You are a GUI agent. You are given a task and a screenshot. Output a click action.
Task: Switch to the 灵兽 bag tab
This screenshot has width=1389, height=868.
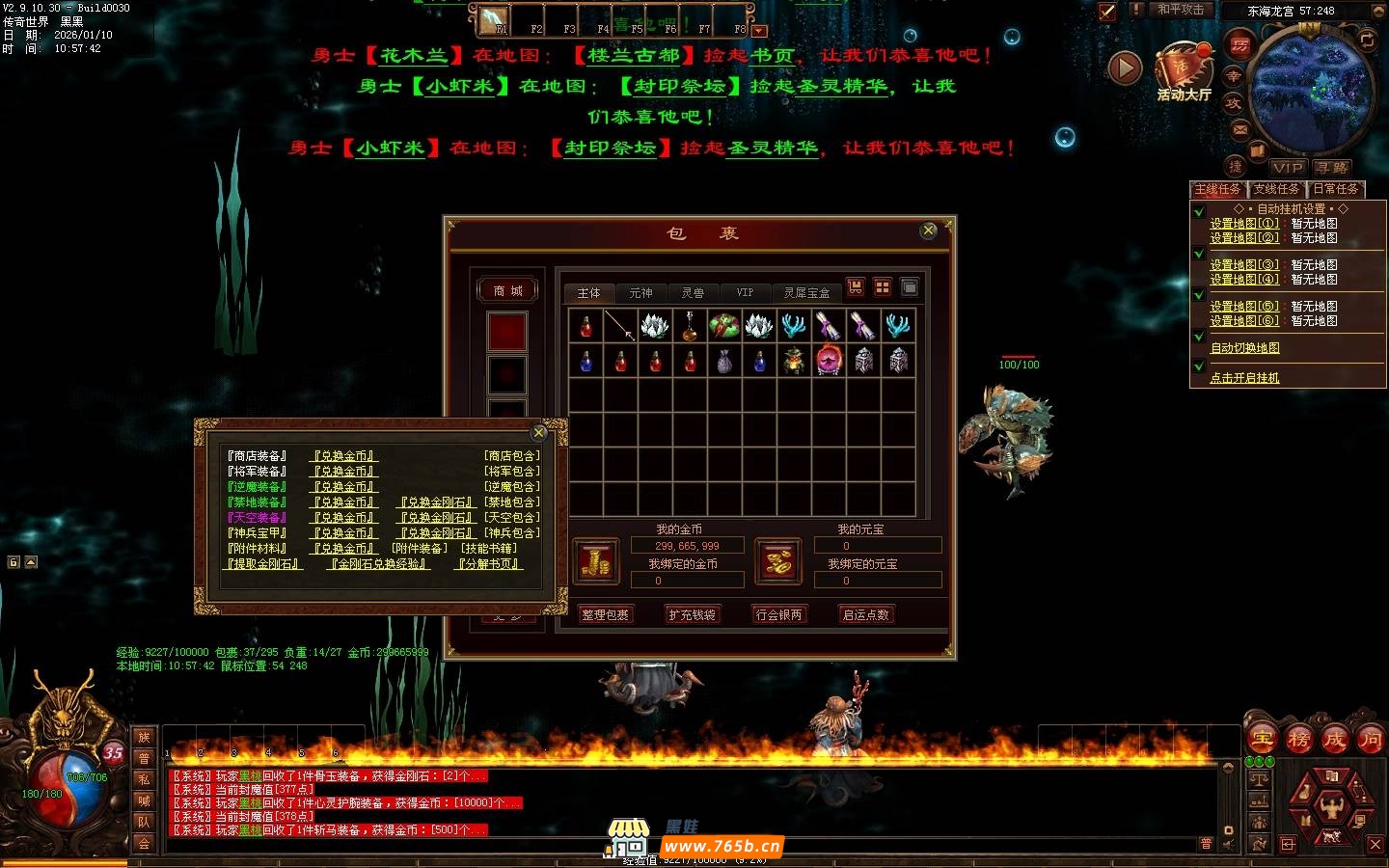(693, 293)
